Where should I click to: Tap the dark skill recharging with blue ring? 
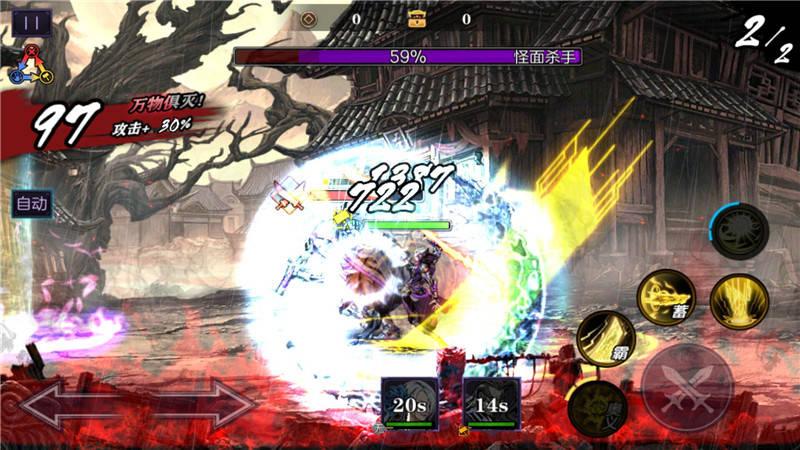(x=740, y=231)
